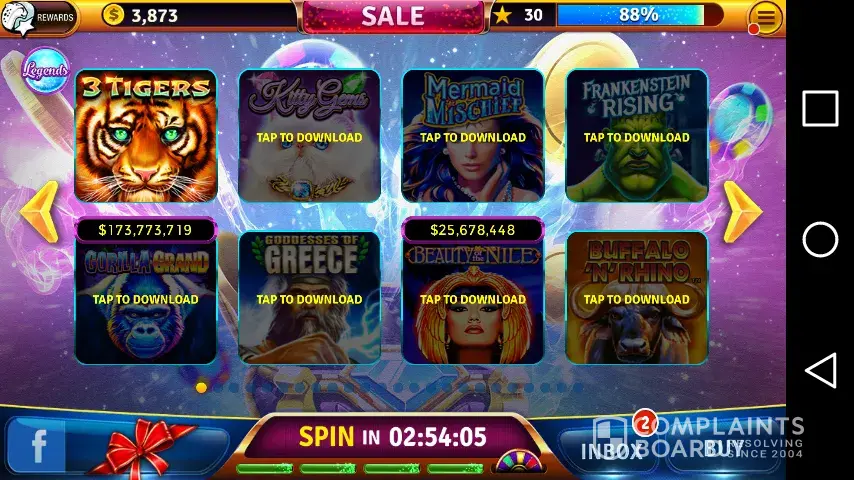
Task: Open the 3 Tigers slot game
Action: 146,136
